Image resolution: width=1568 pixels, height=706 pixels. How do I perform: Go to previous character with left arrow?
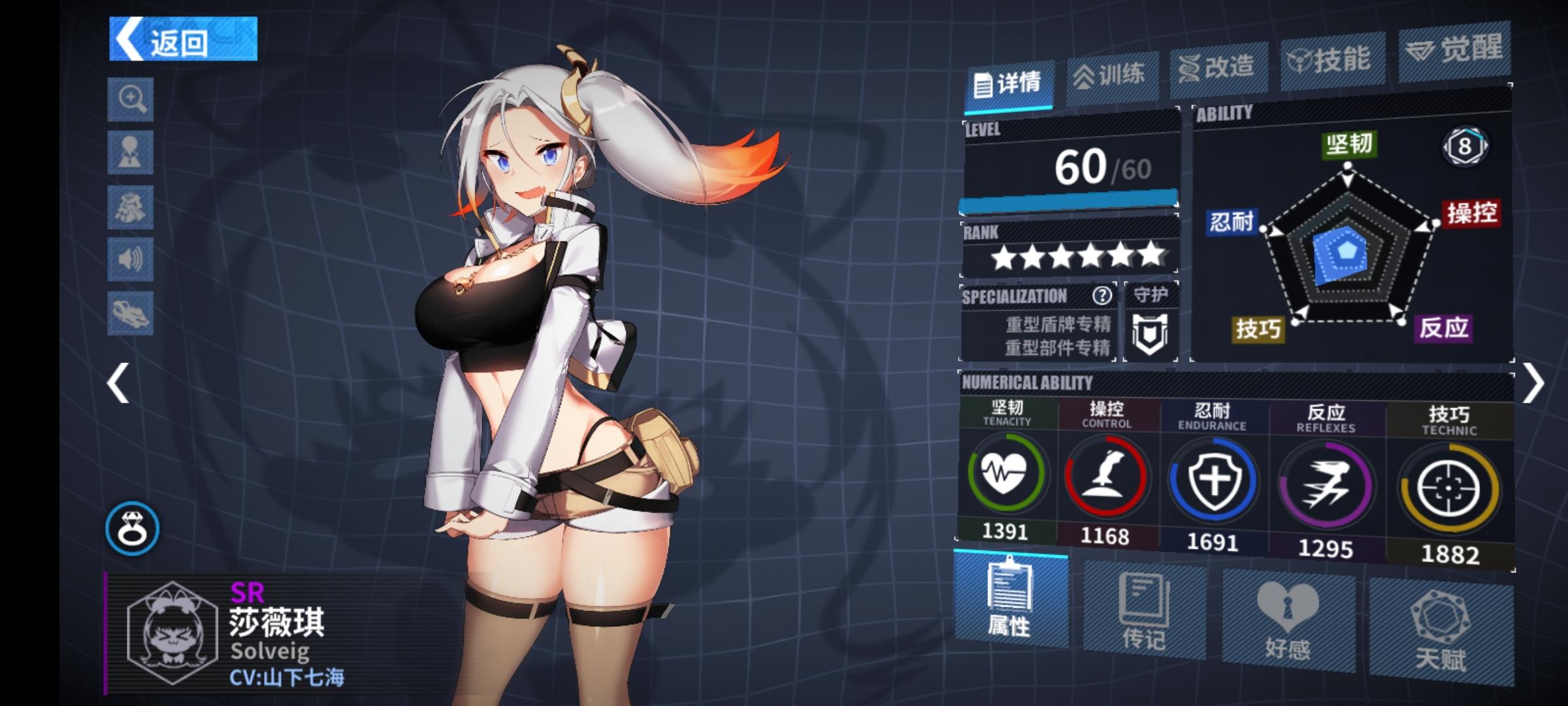point(118,383)
